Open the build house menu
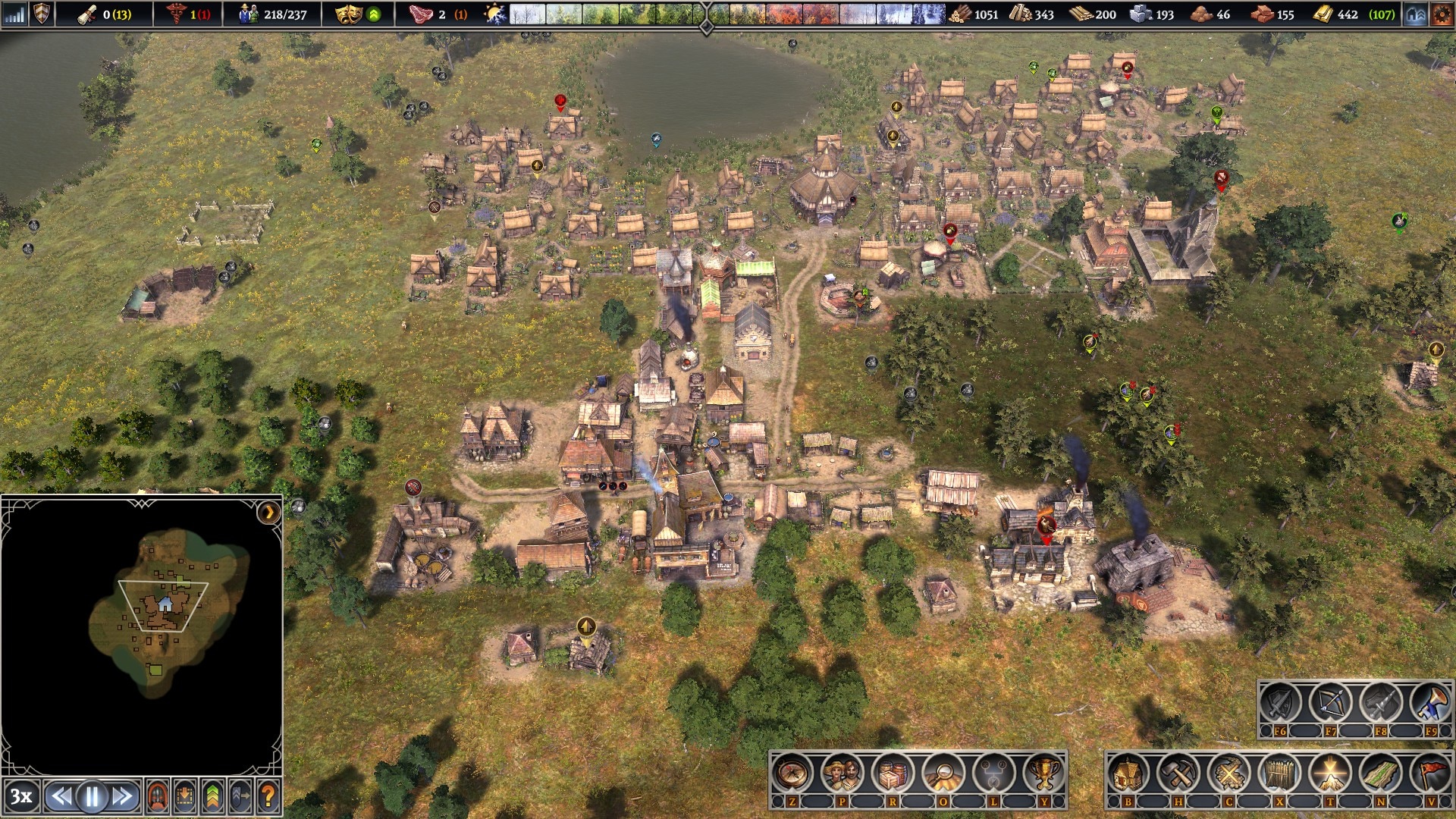Screen dimensions: 1456x819 [x=1128, y=774]
